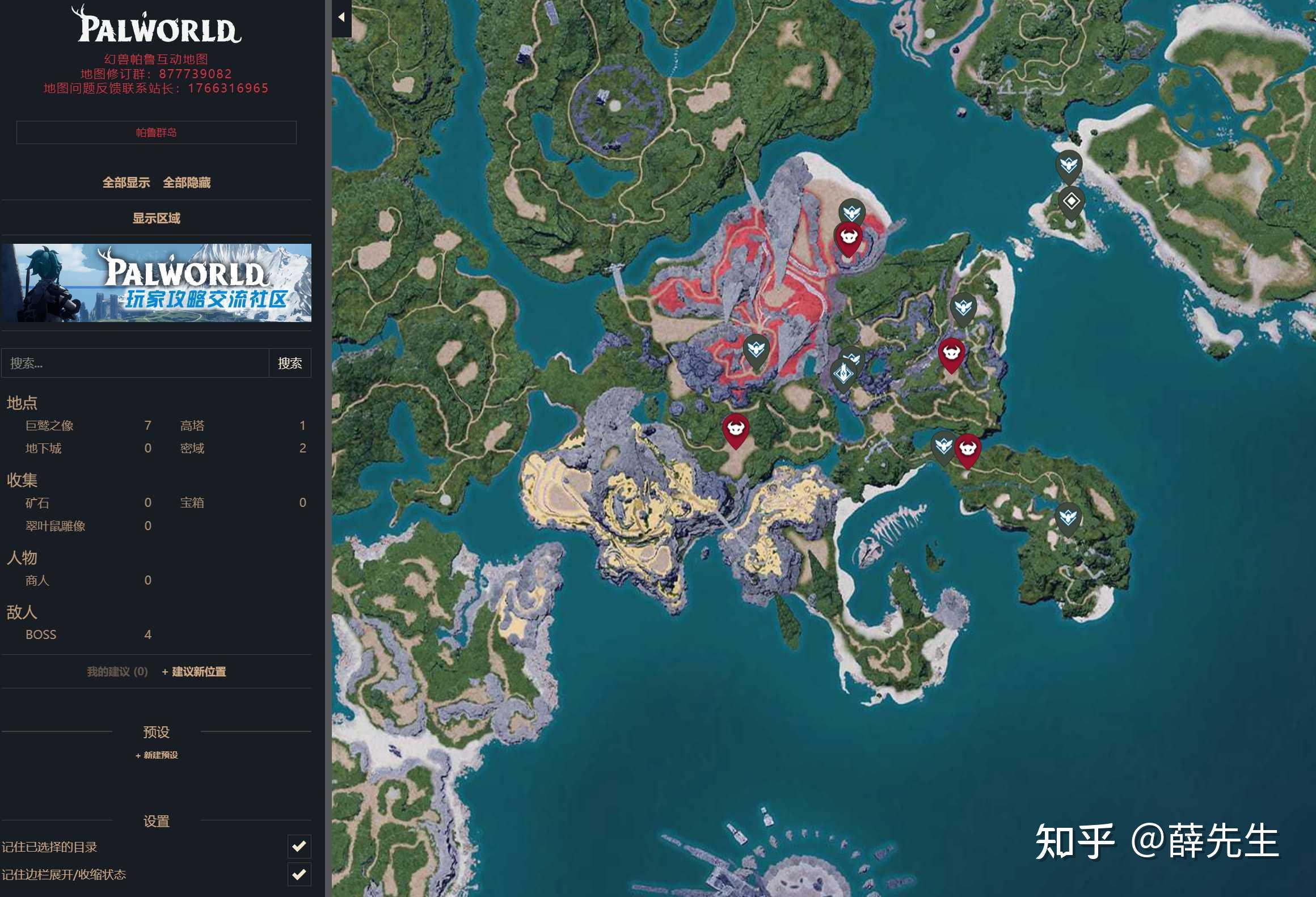The image size is (1316, 897).
Task: Select the BOSS marker on the eastern forest area
Action: (953, 353)
